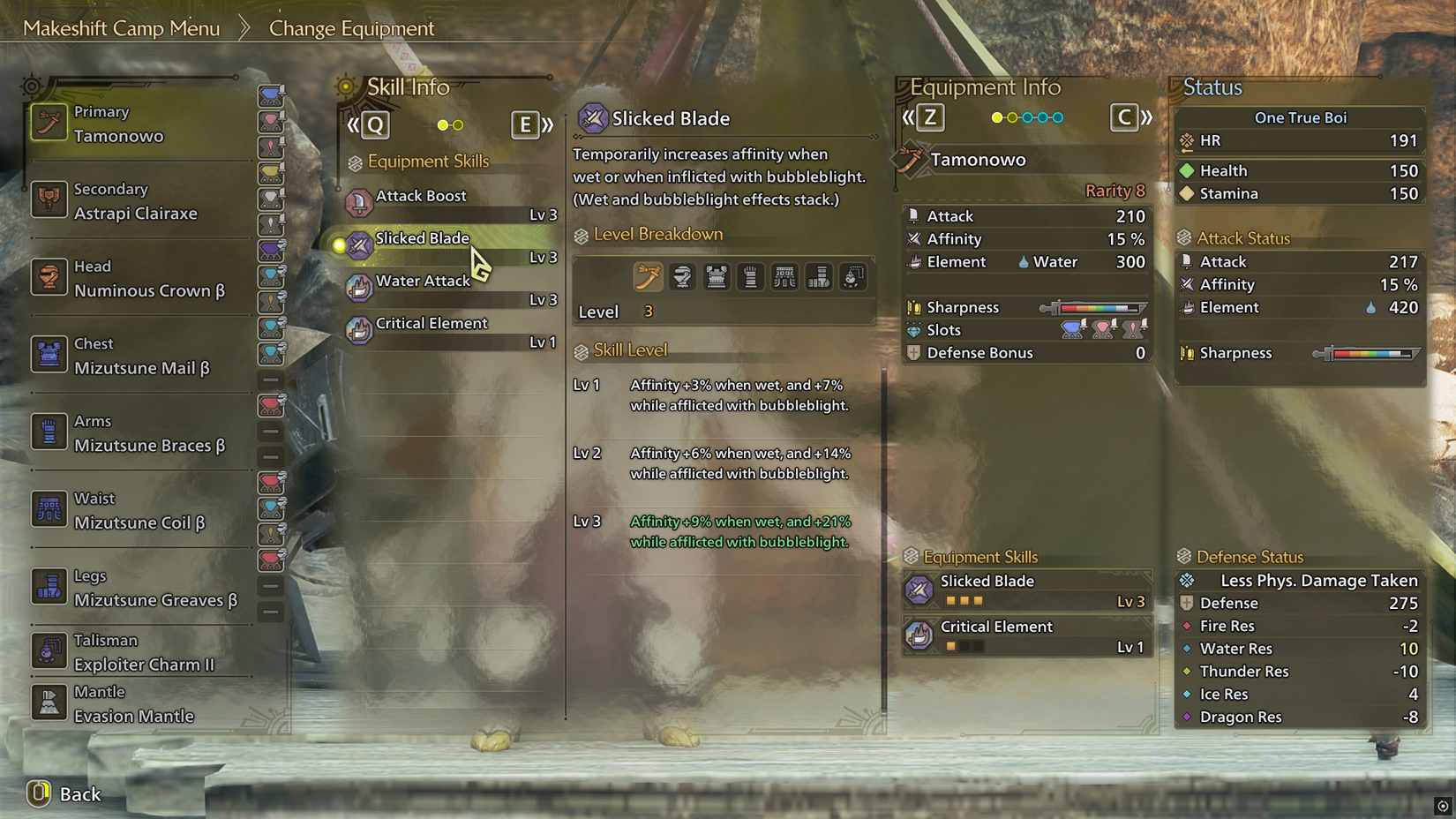This screenshot has width=1456, height=819.
Task: Click the Z arrow in Equipment Info
Action: pyautogui.click(x=931, y=116)
